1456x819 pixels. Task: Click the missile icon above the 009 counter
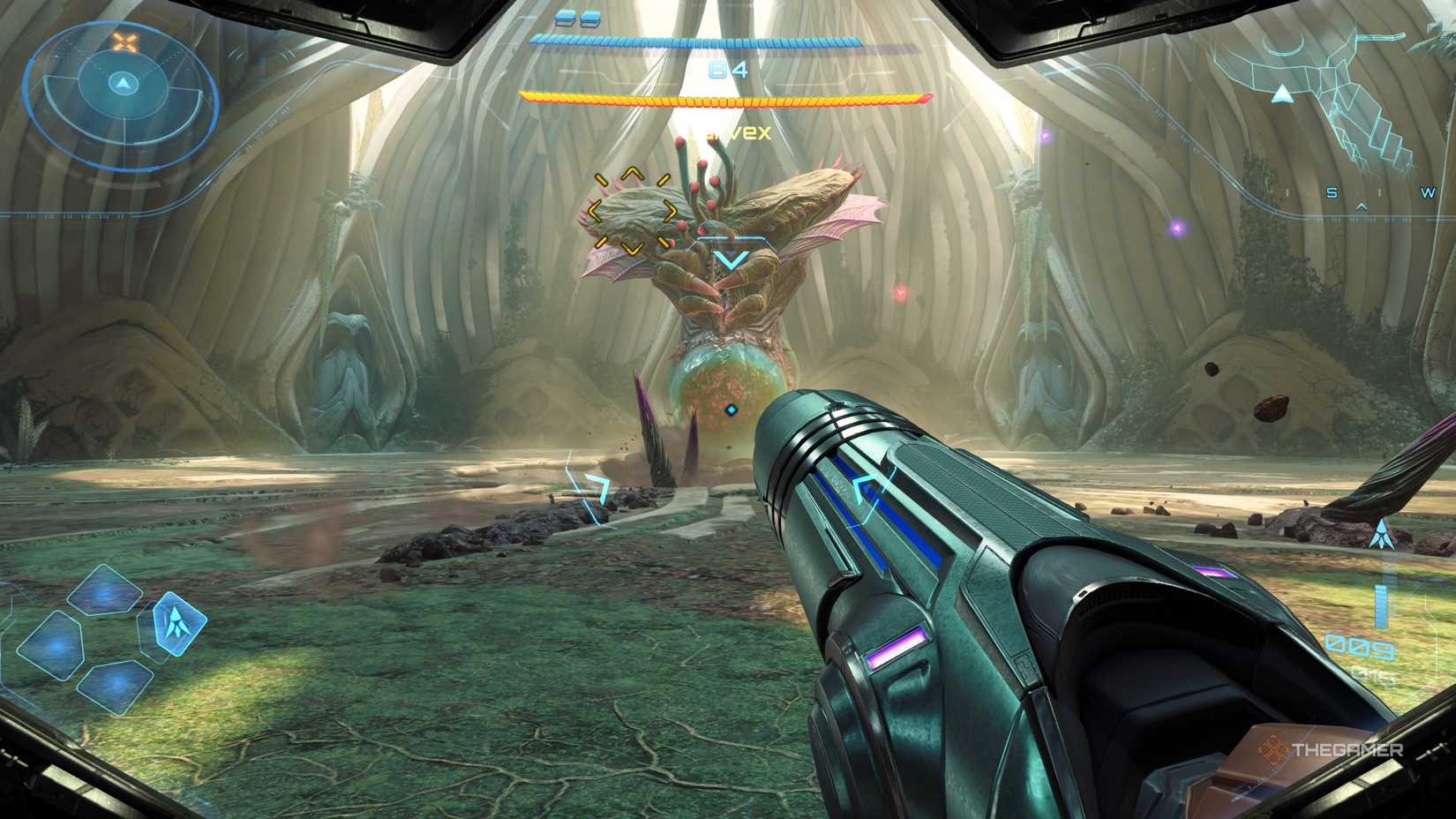[1383, 533]
